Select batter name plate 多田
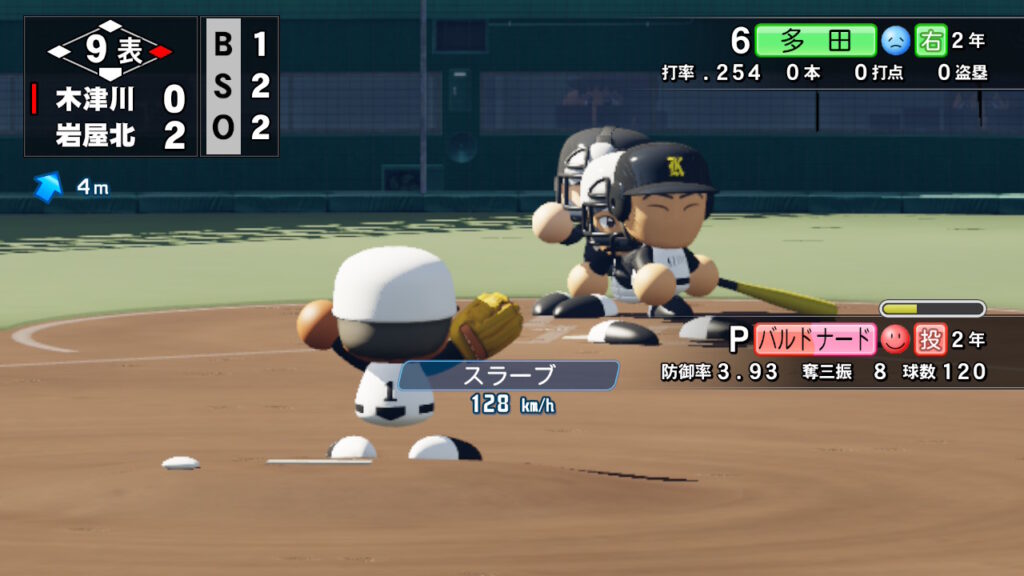Viewport: 1024px width, 576px height. (815, 41)
